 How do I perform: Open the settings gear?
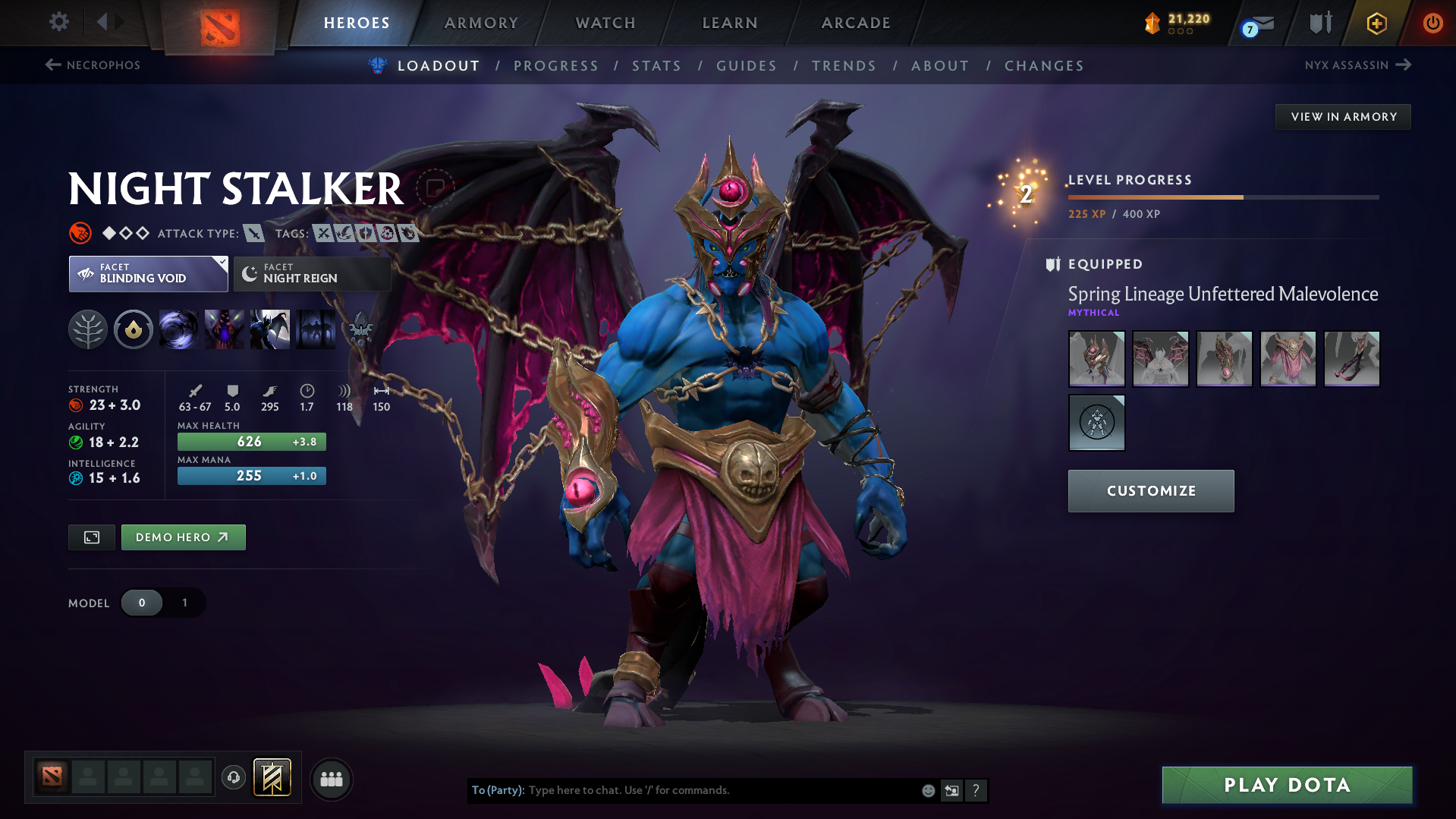tap(58, 22)
